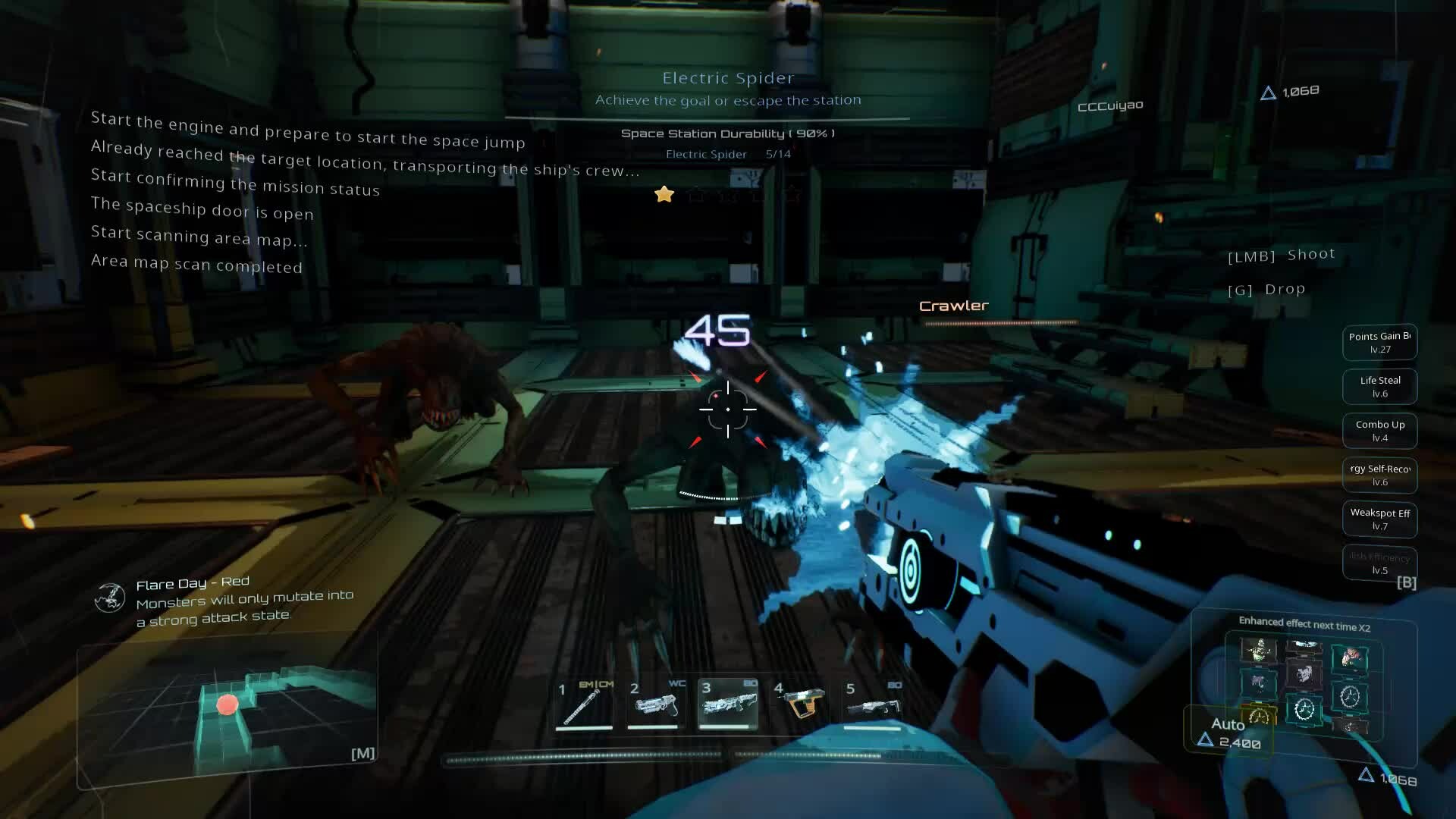The width and height of the screenshot is (1456, 819).
Task: Select the highlighted rifle in slot 3
Action: pos(727,705)
